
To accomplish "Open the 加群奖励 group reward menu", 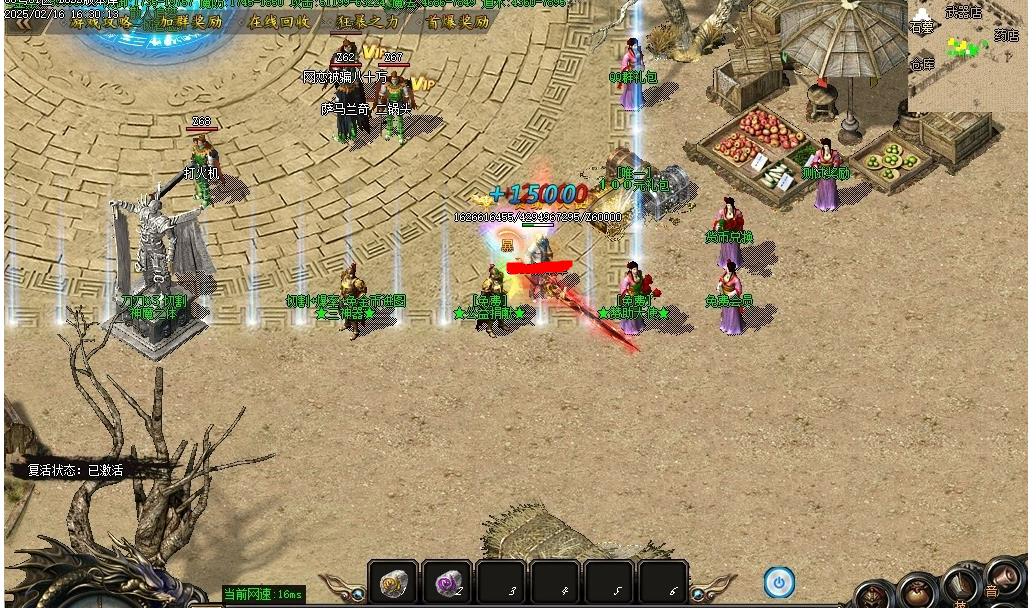I will click(191, 21).
